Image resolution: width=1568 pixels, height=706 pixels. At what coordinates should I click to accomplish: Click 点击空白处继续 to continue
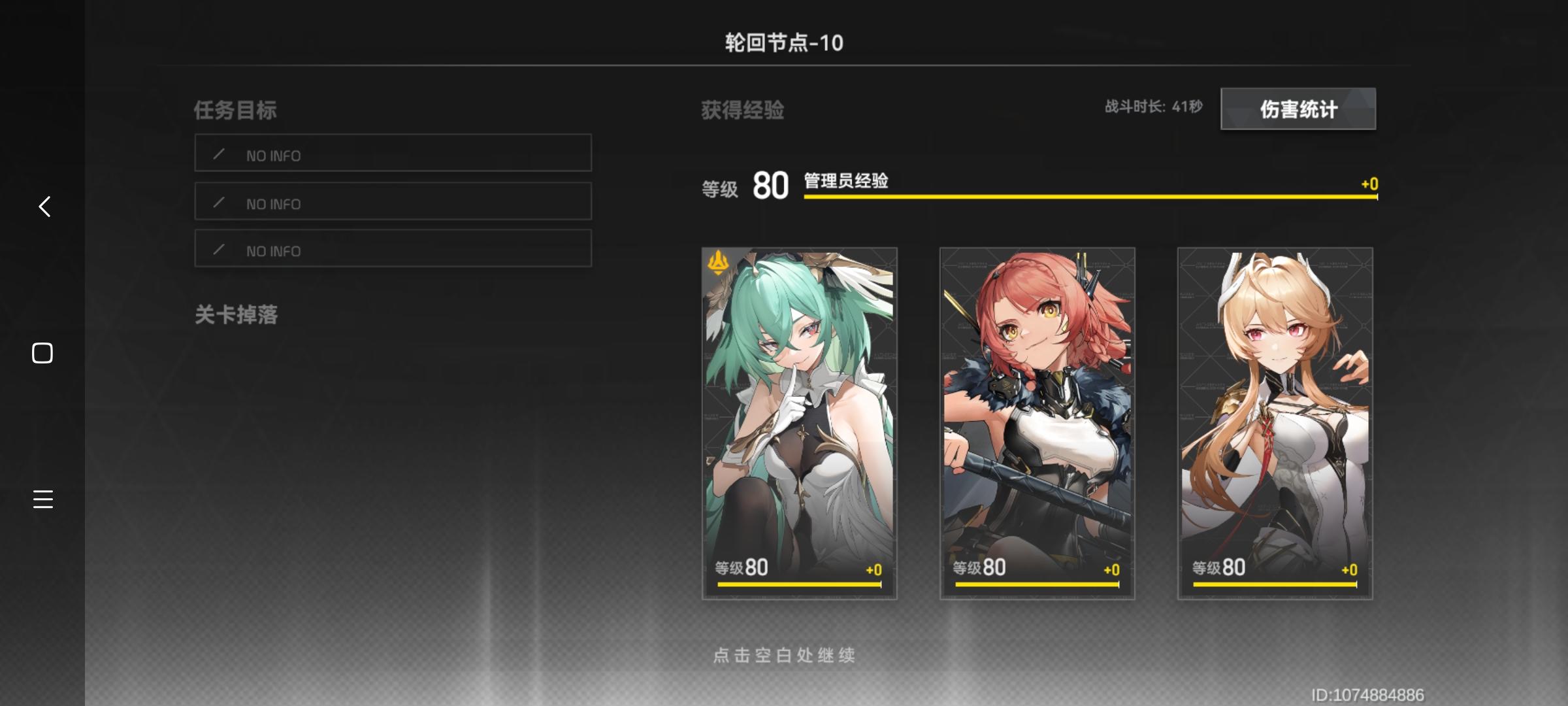tap(784, 654)
